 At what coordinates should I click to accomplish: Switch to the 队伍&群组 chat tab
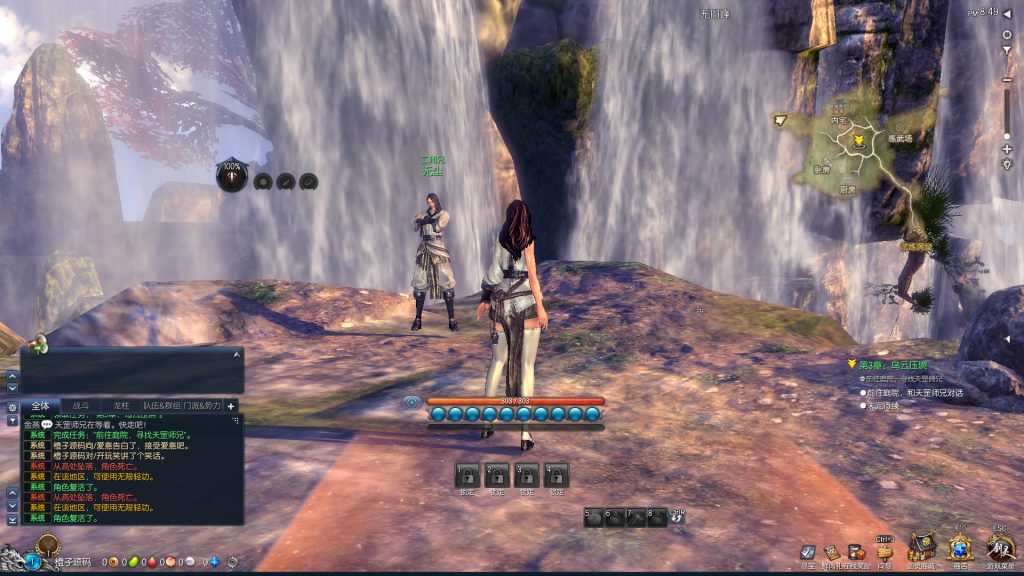tap(161, 406)
